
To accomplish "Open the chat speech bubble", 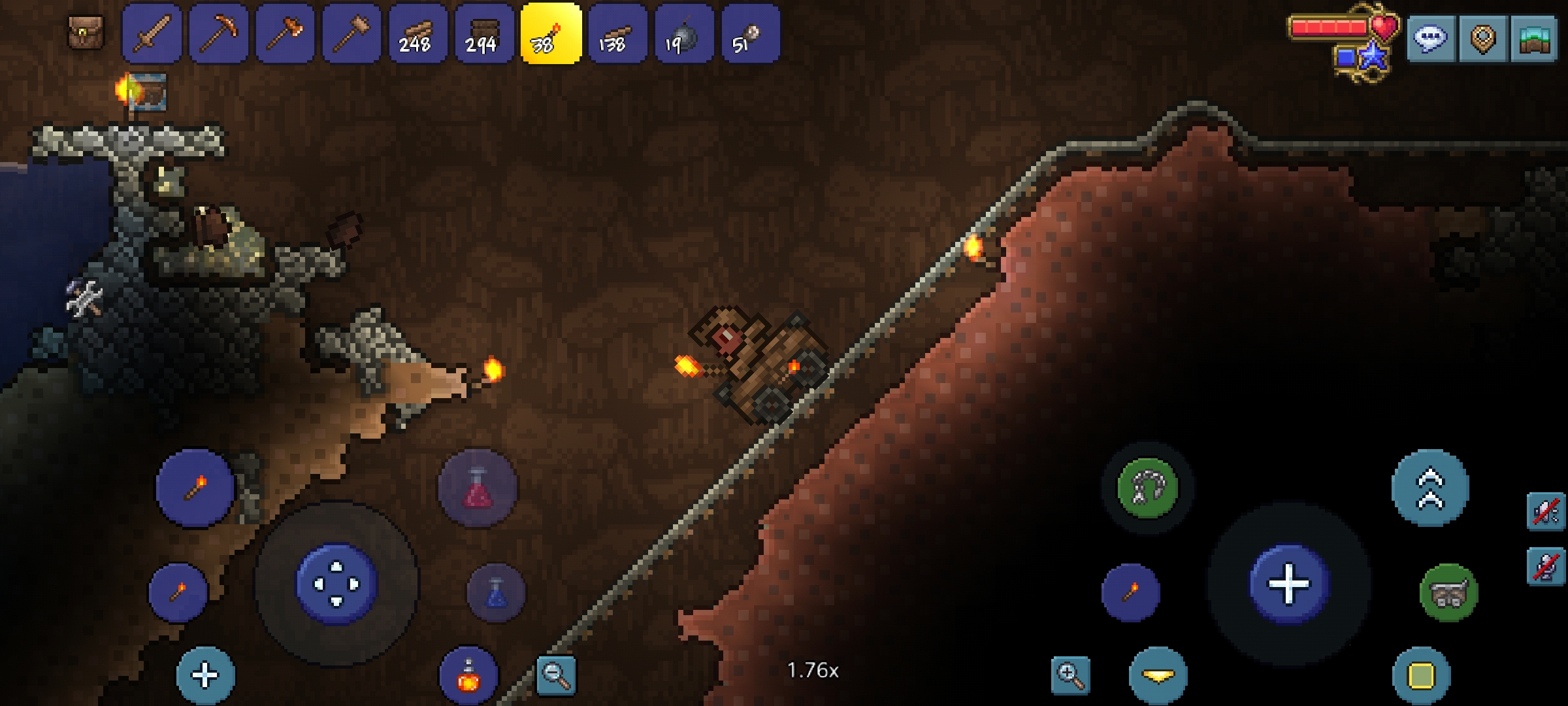I will click(1430, 39).
